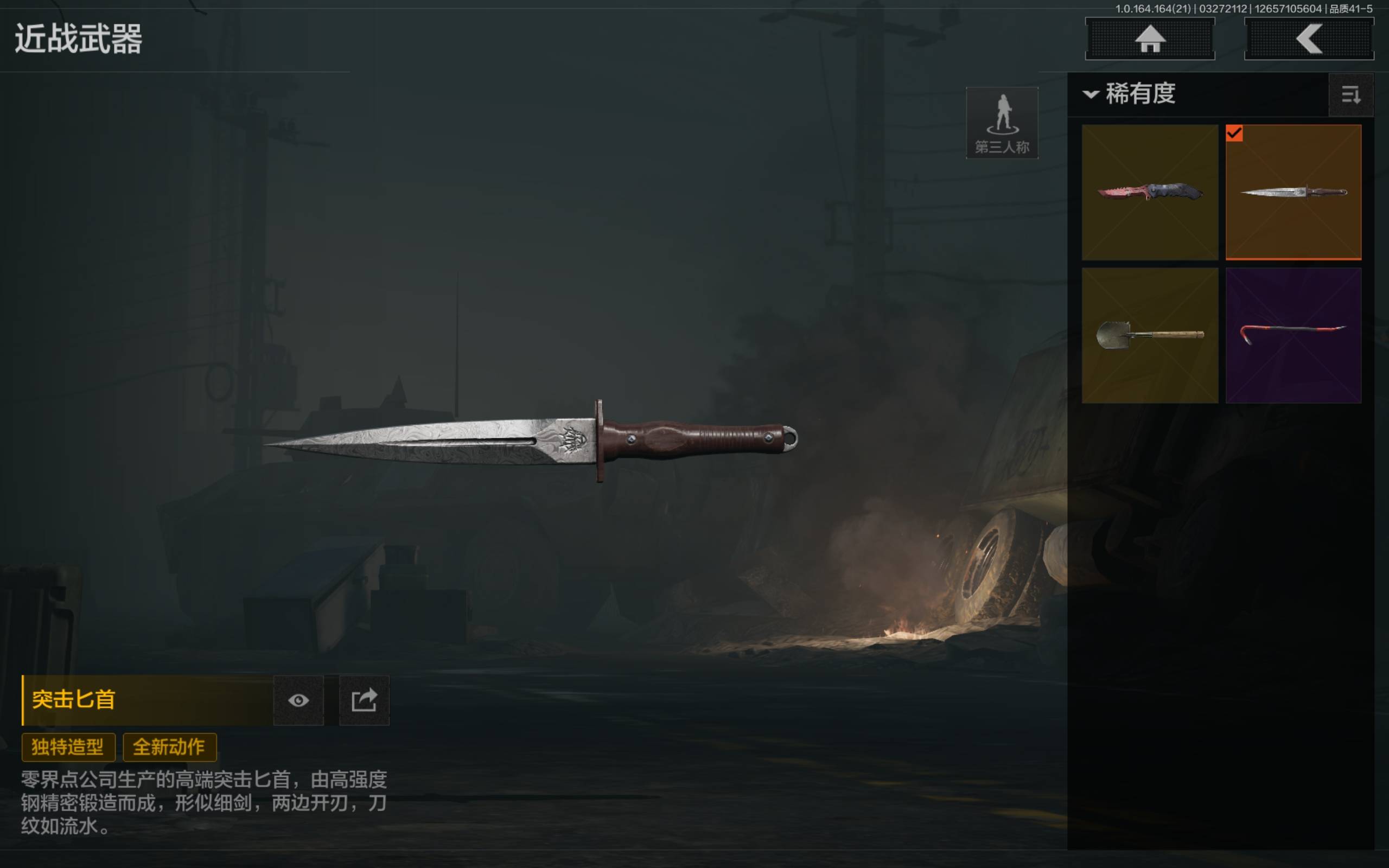1389x868 pixels.
Task: Choose the assault dagger thumbnail
Action: tap(1293, 192)
